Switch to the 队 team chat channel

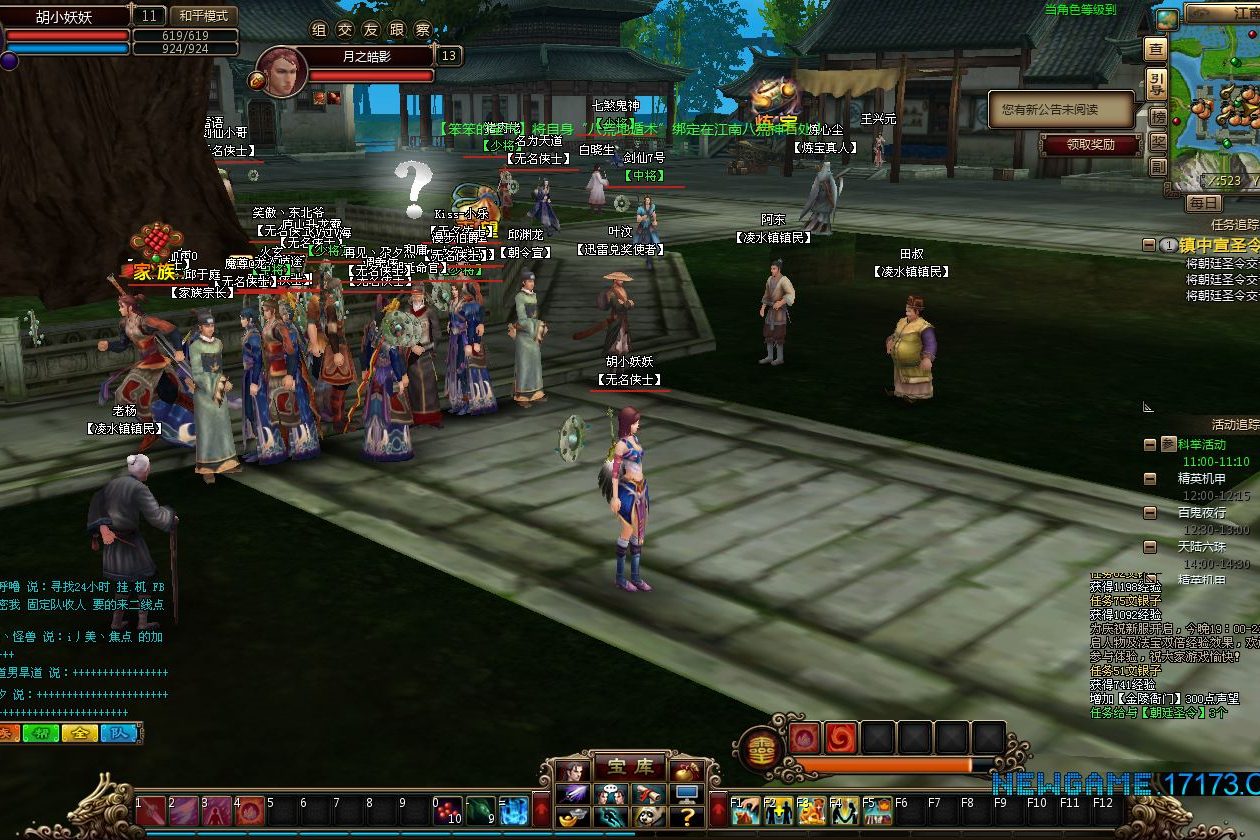click(x=120, y=733)
